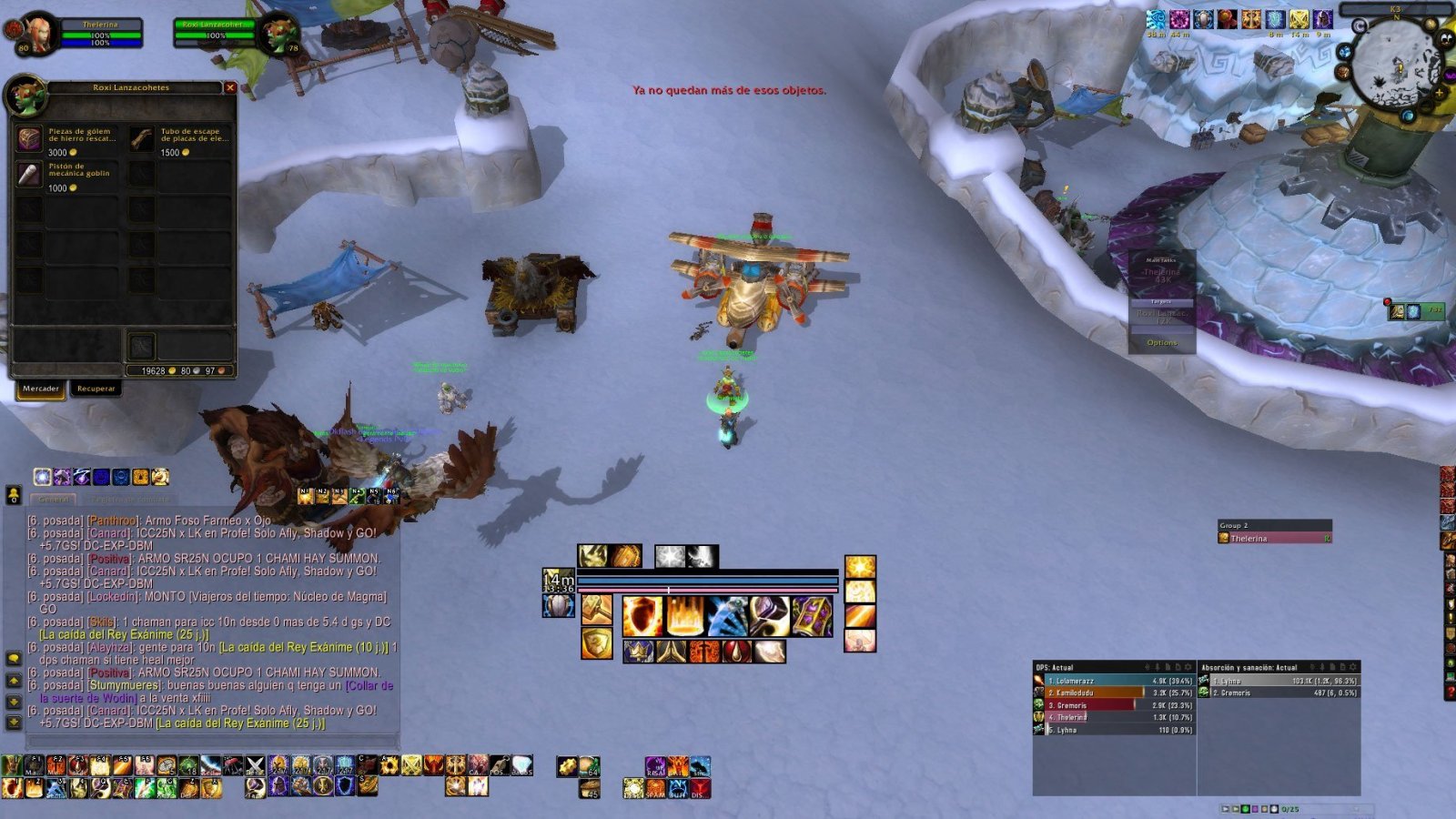Open the Recuperar buyback tab
Viewport: 1456px width, 819px height.
click(96, 389)
